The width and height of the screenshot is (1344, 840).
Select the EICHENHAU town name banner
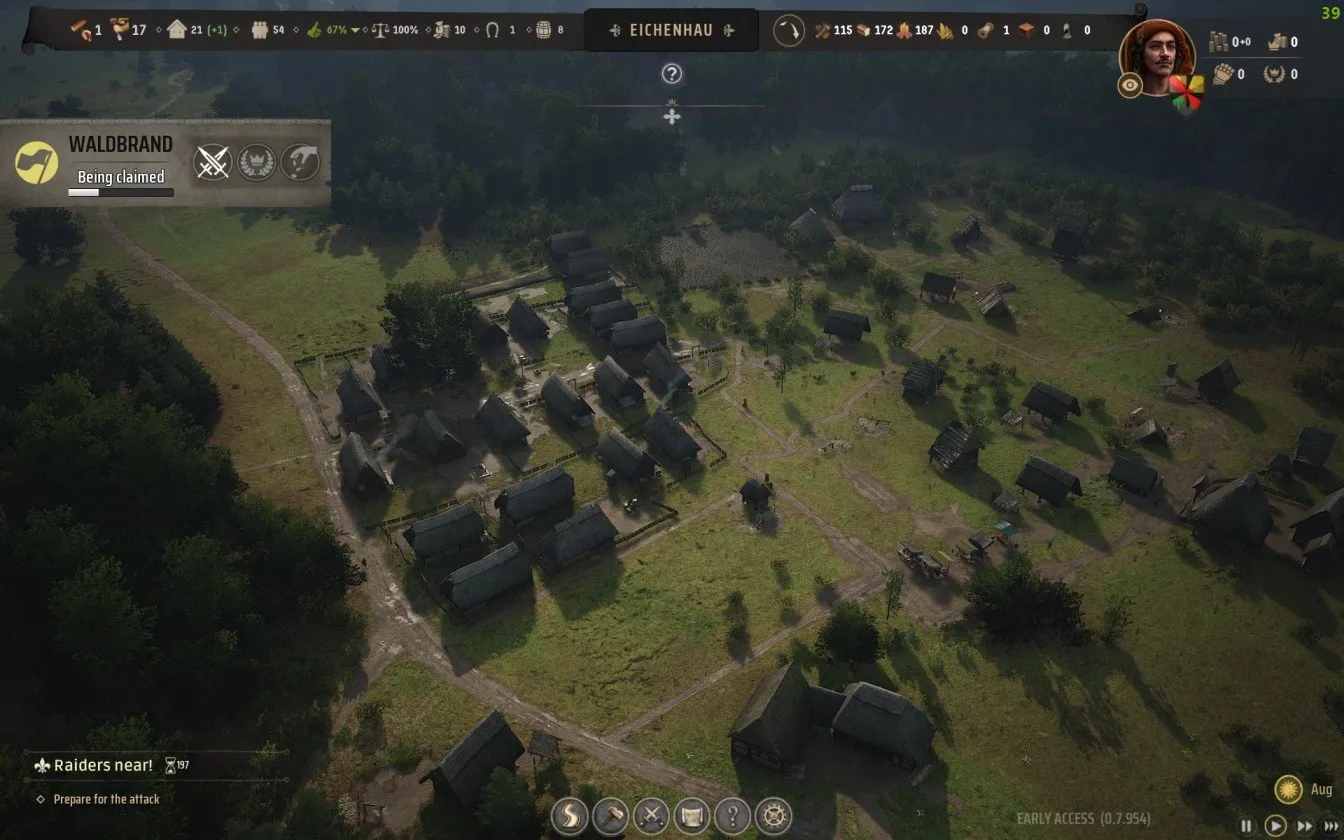click(x=671, y=30)
